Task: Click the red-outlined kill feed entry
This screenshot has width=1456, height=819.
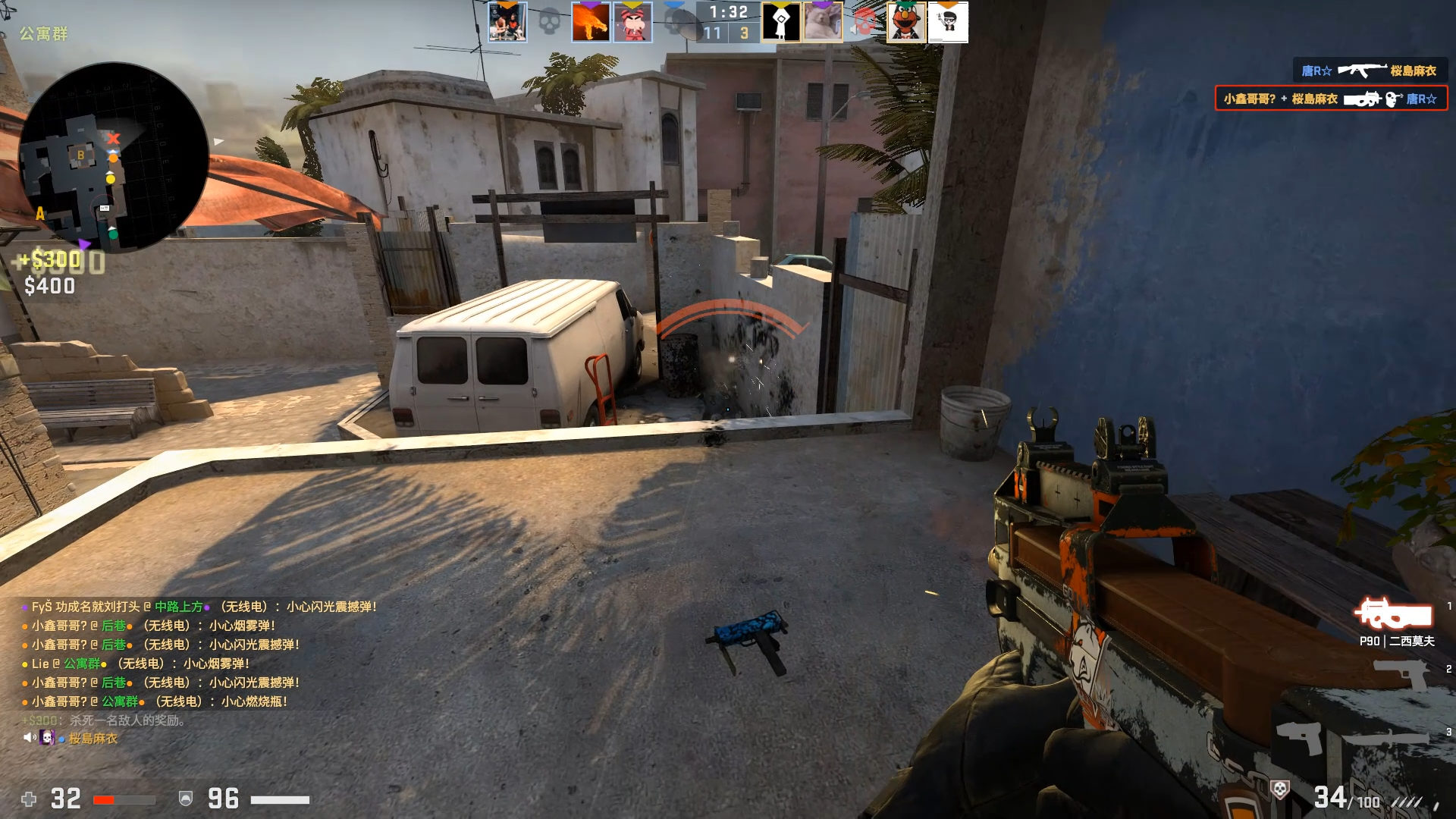Action: (1331, 99)
